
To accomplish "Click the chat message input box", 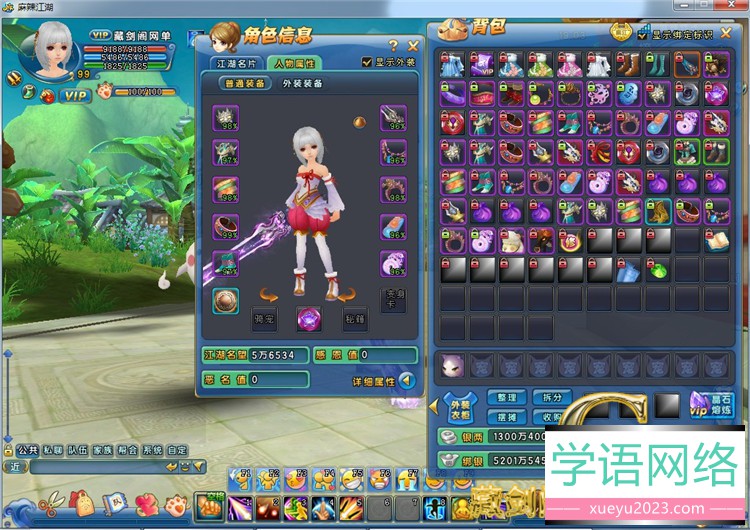I will point(97,467).
